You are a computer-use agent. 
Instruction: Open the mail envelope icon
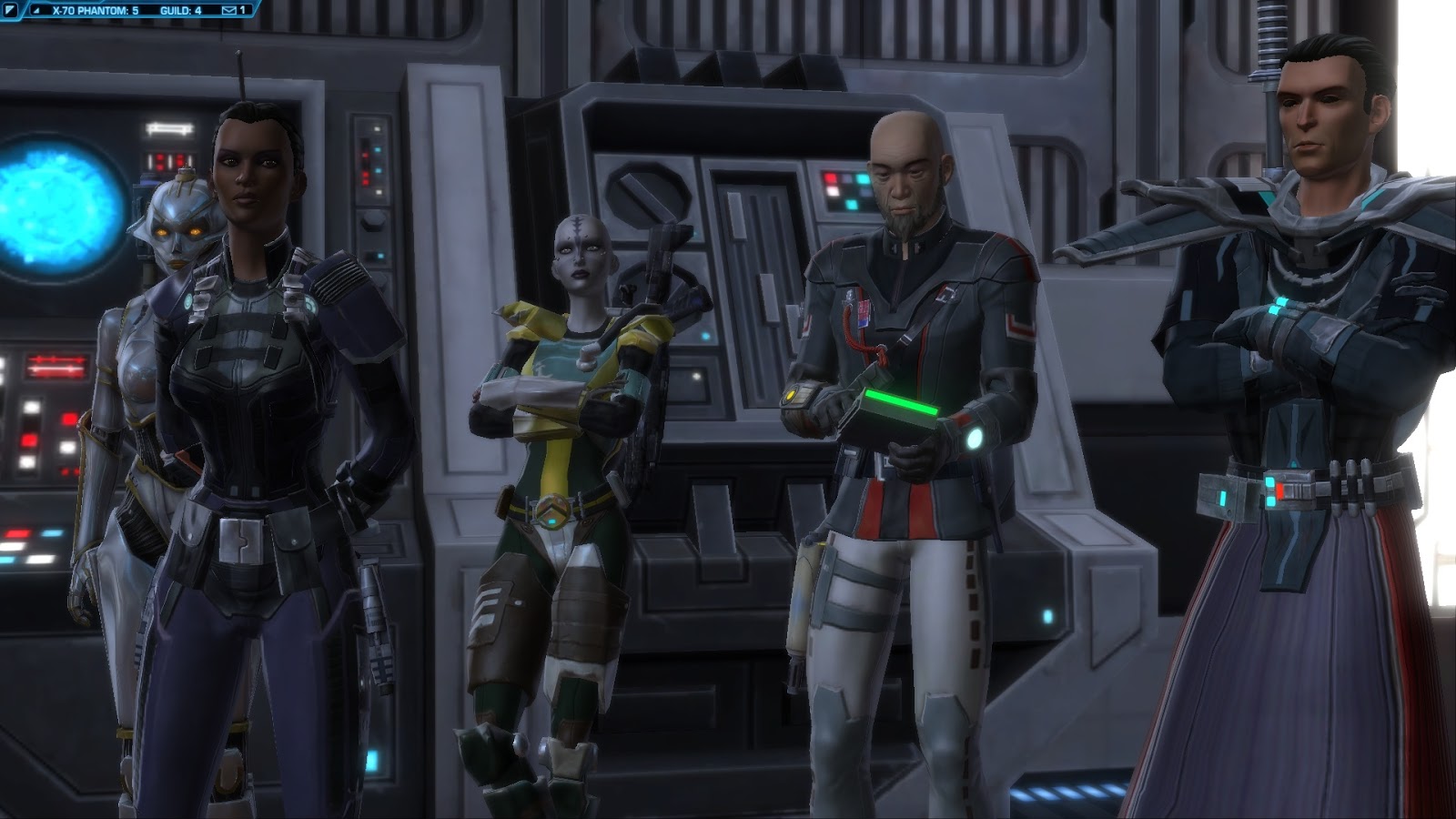tap(229, 11)
